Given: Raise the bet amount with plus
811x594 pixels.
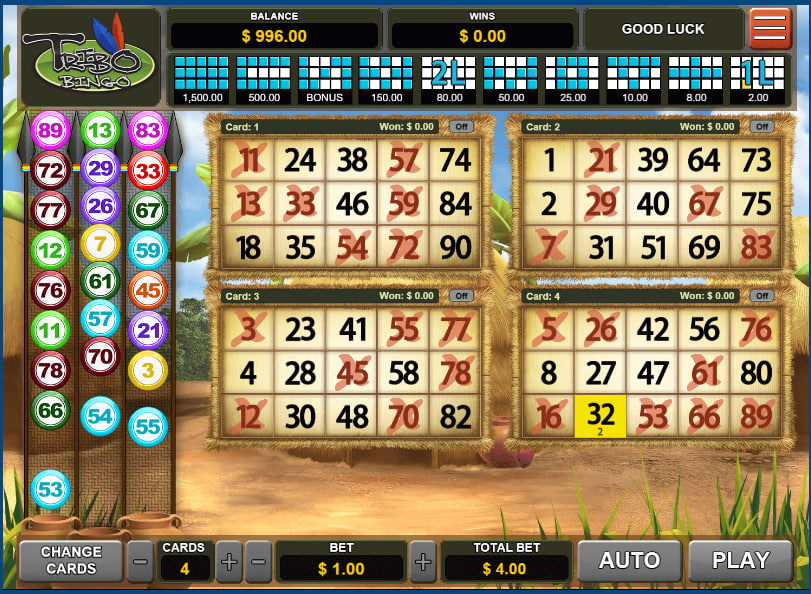Looking at the screenshot, I should tap(423, 562).
